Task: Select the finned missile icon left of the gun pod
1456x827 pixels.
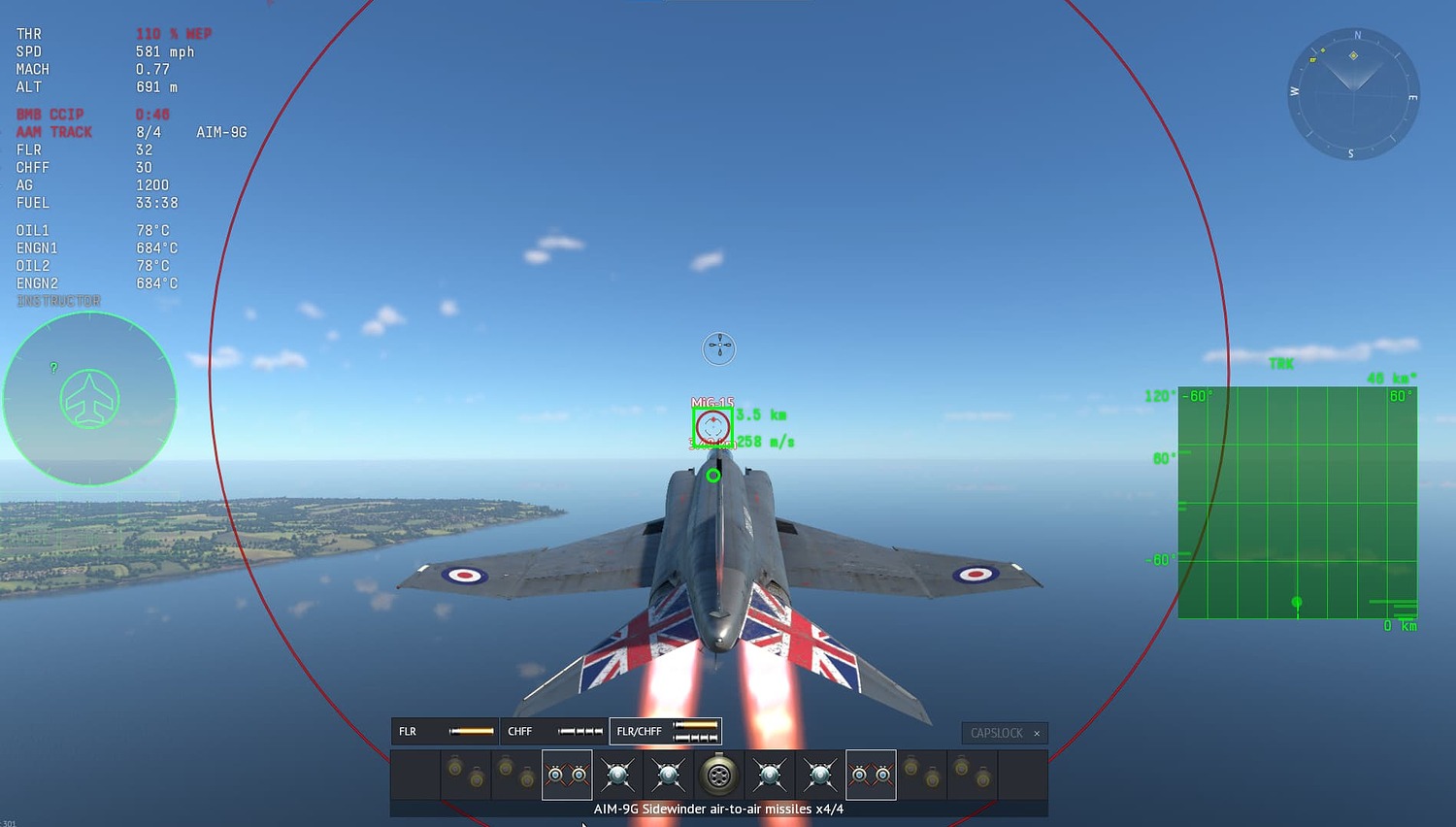Action: (x=668, y=775)
